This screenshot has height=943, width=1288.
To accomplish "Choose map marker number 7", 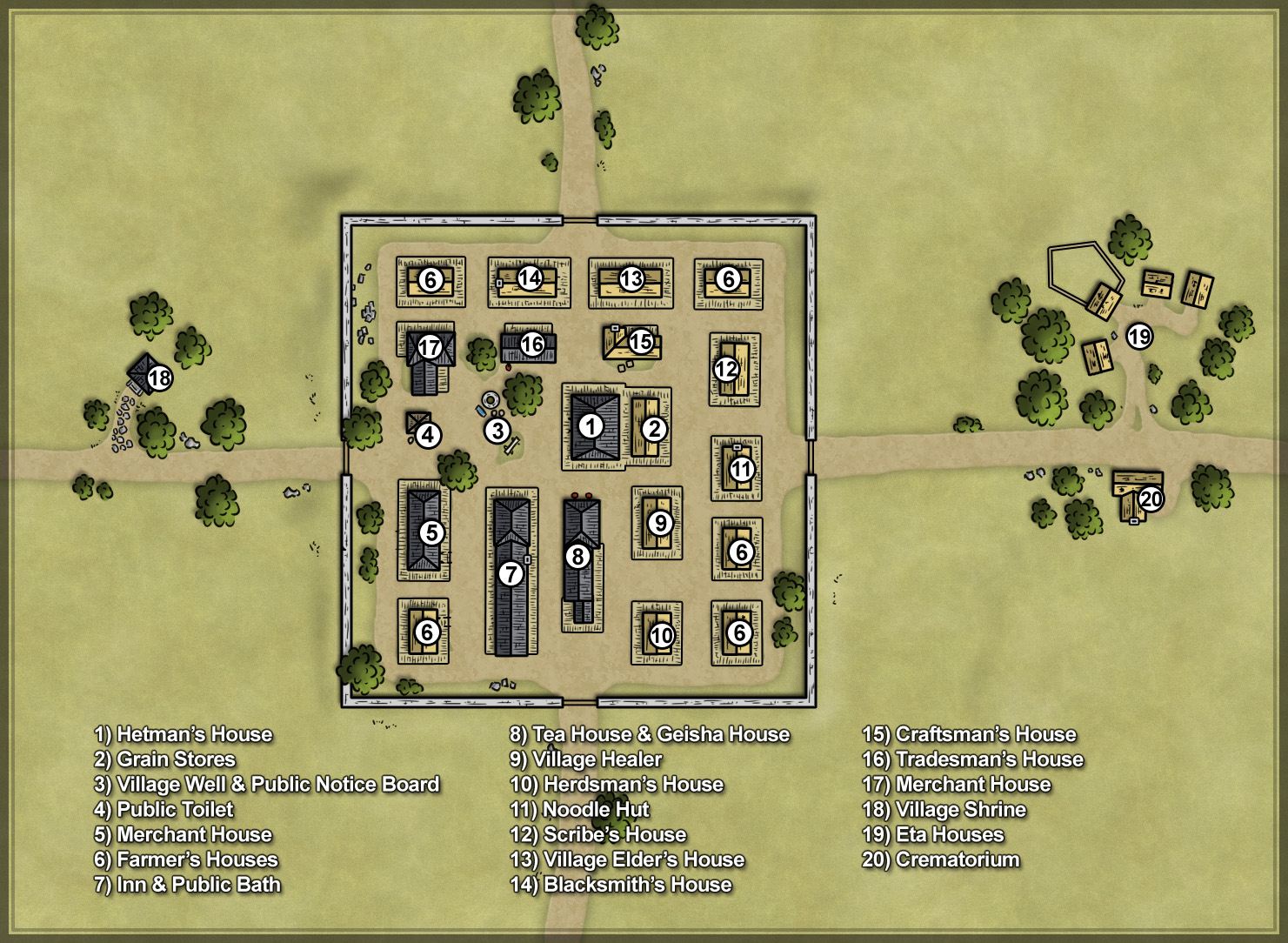I will pos(511,573).
